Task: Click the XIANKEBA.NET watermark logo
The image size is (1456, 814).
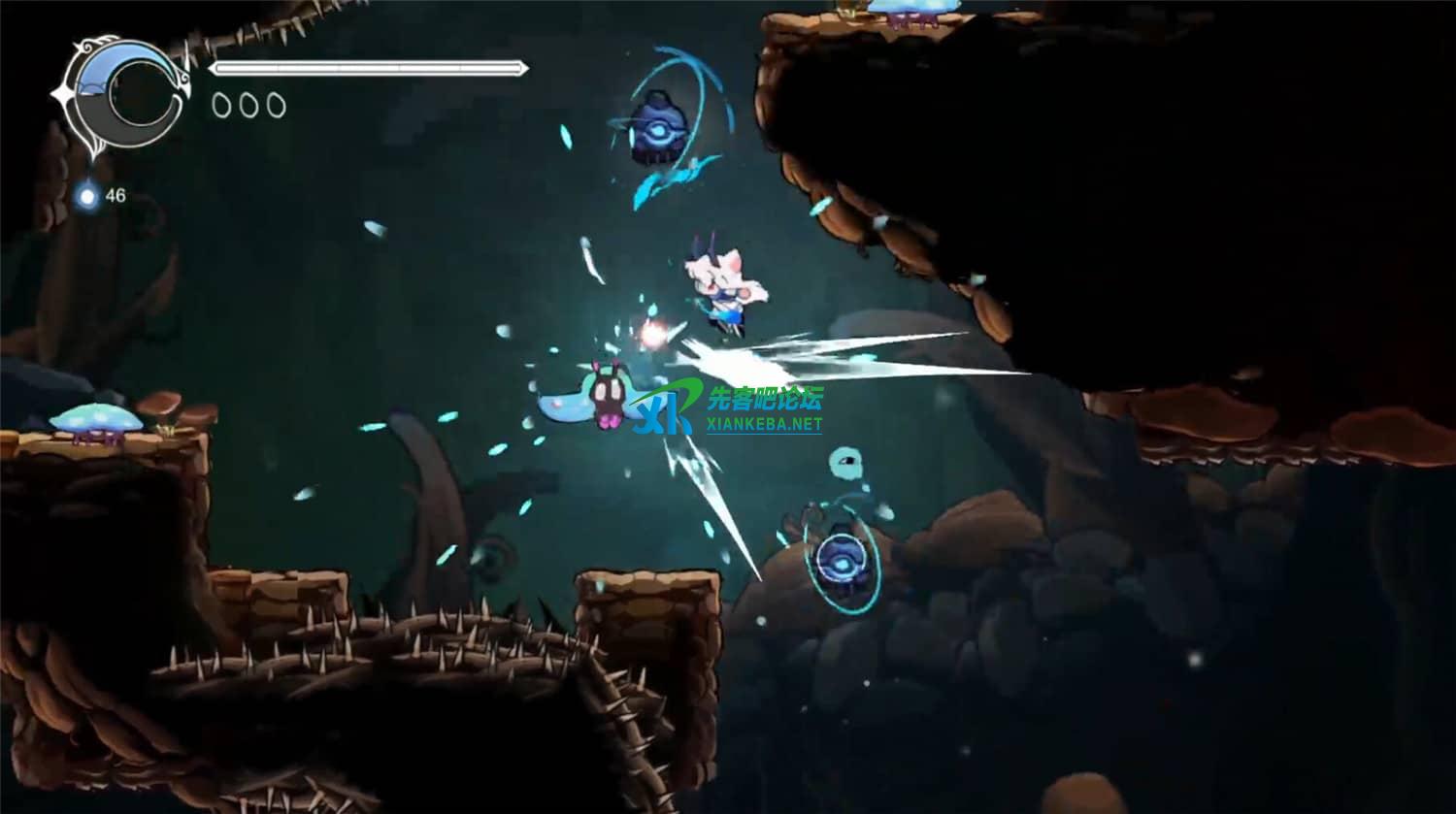Action: pos(728,408)
